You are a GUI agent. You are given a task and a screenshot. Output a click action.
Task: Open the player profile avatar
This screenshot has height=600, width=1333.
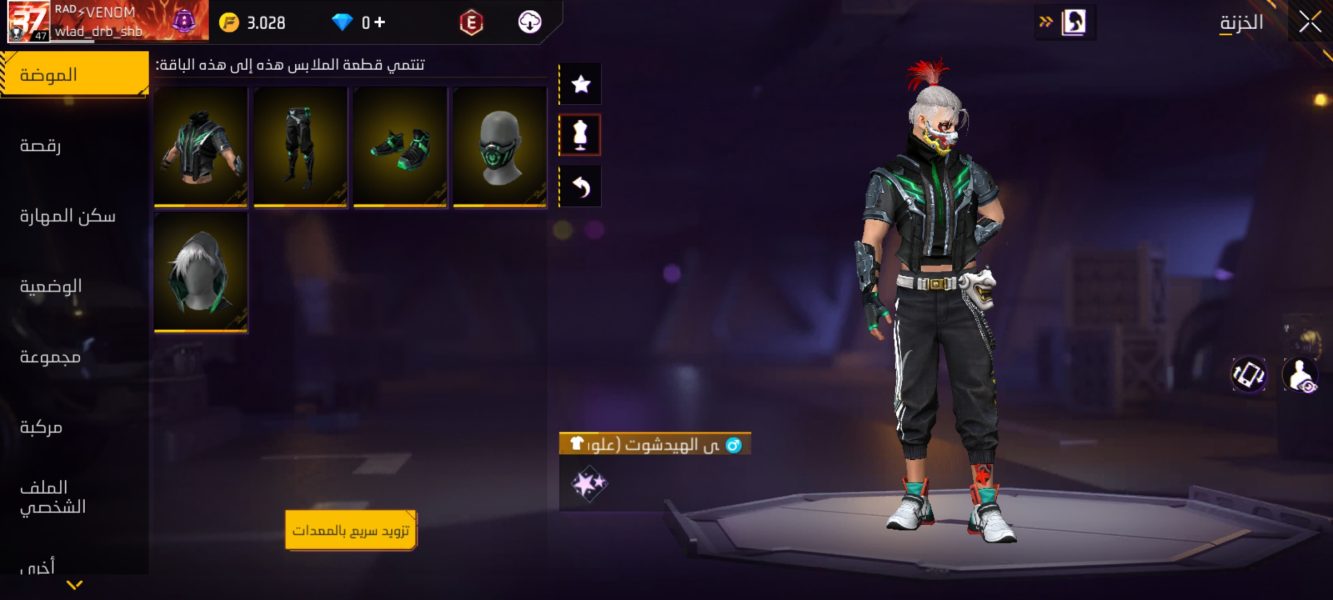(x=27, y=21)
